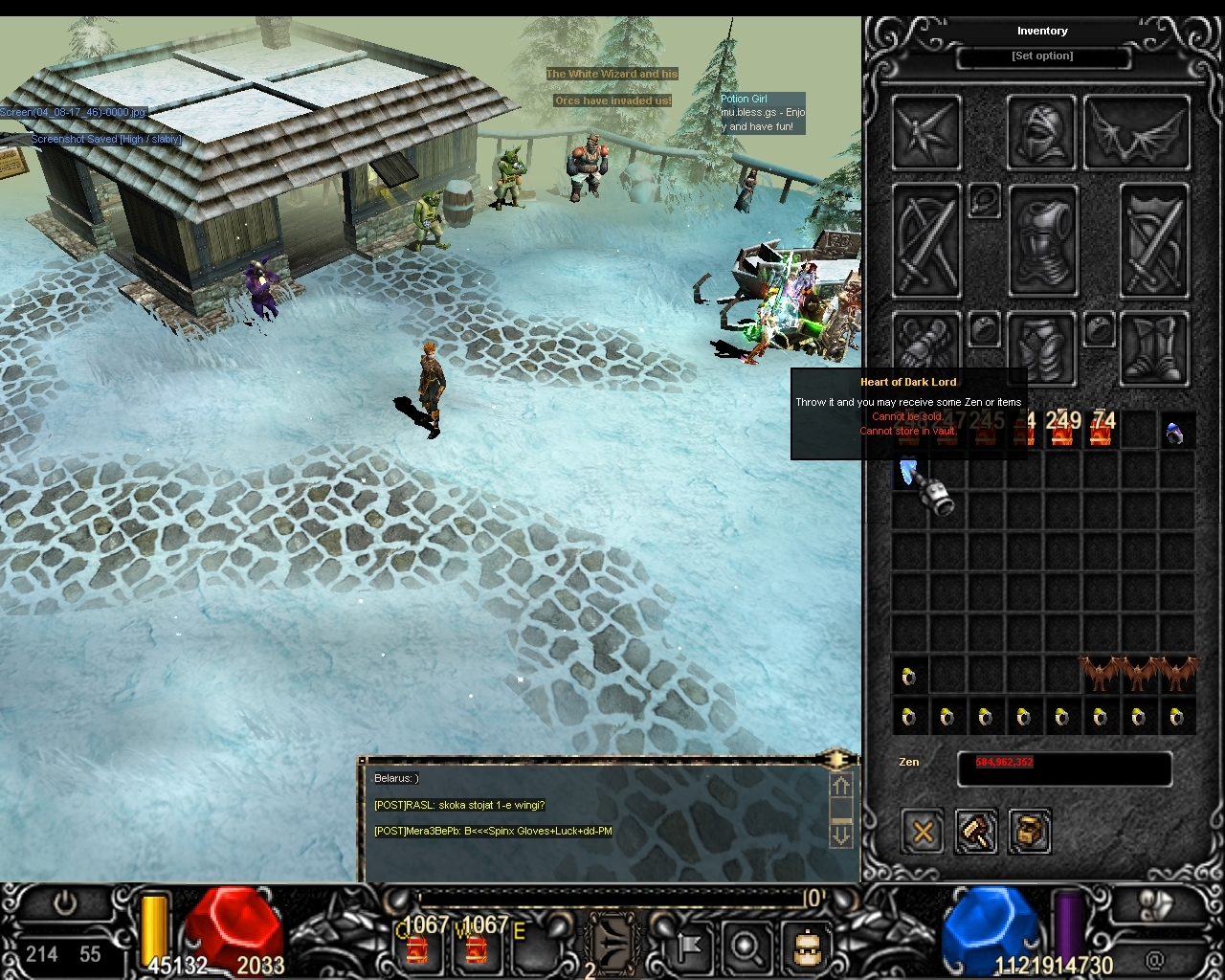Image resolution: width=1225 pixels, height=980 pixels.
Task: Click the hammer repair button
Action: pos(976,832)
